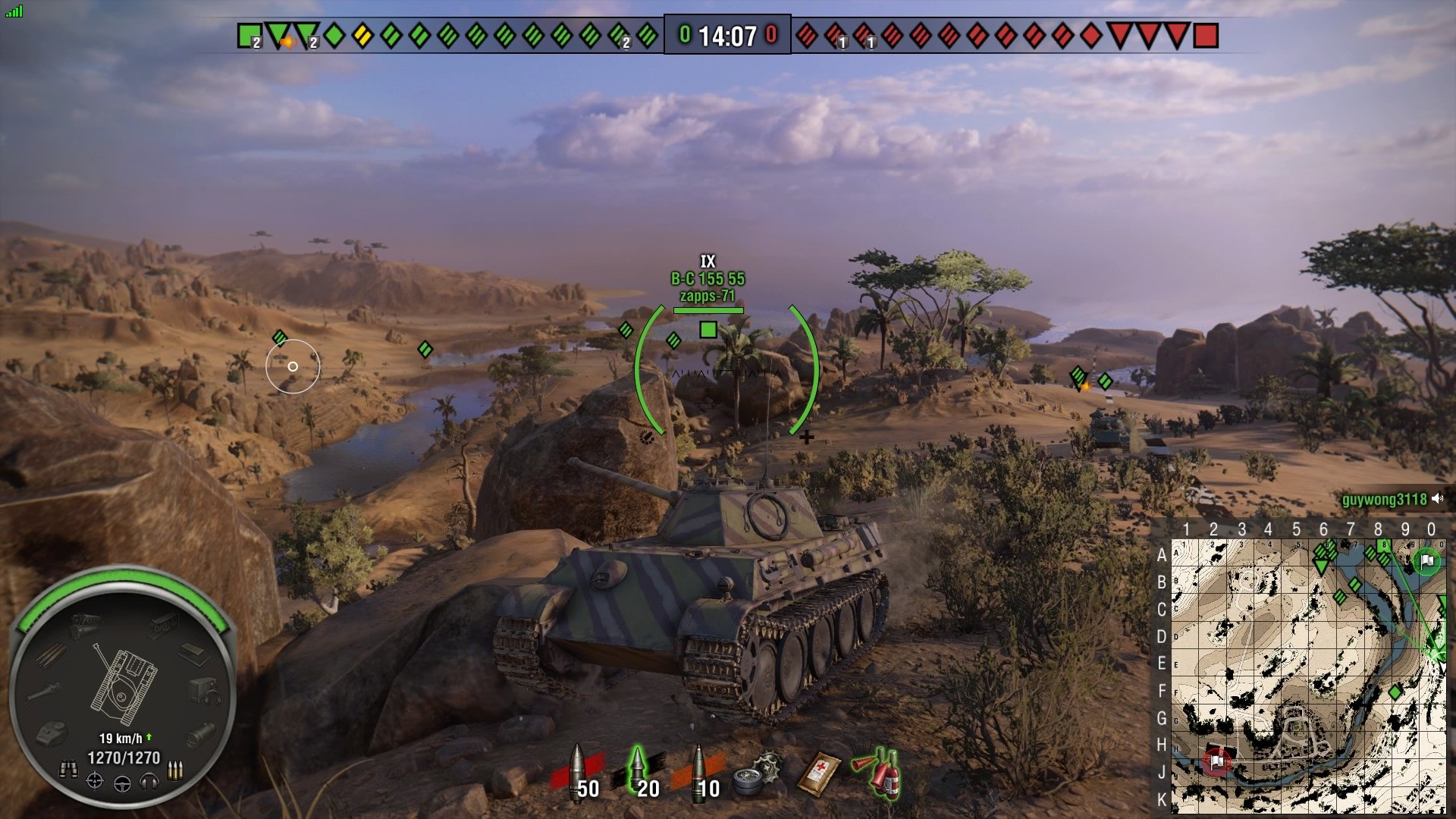The image size is (1456, 819).
Task: Select the standard shell with 50 rounds
Action: click(580, 773)
